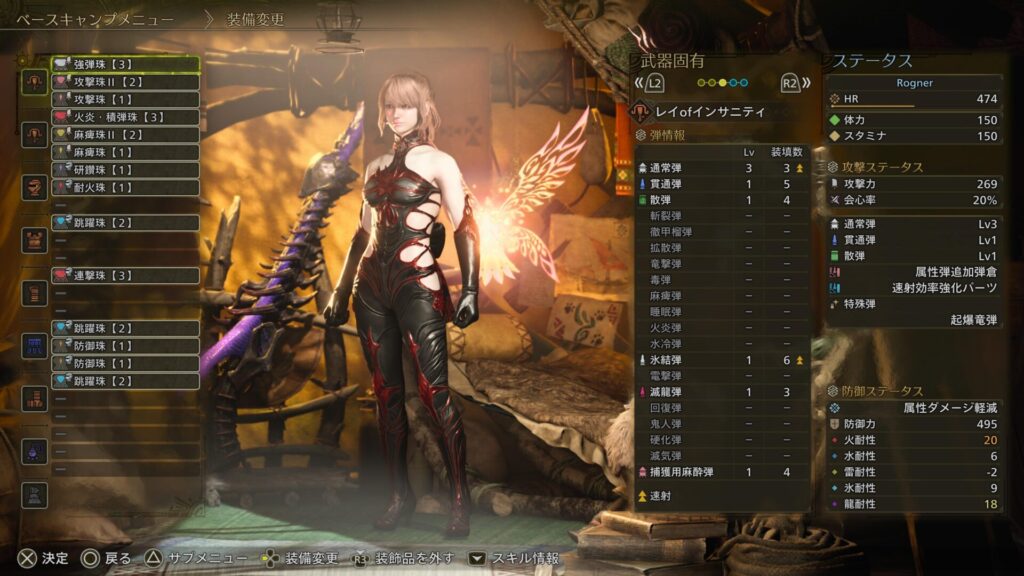Choose the 攻撃珠II【2】 decoration

125,81
